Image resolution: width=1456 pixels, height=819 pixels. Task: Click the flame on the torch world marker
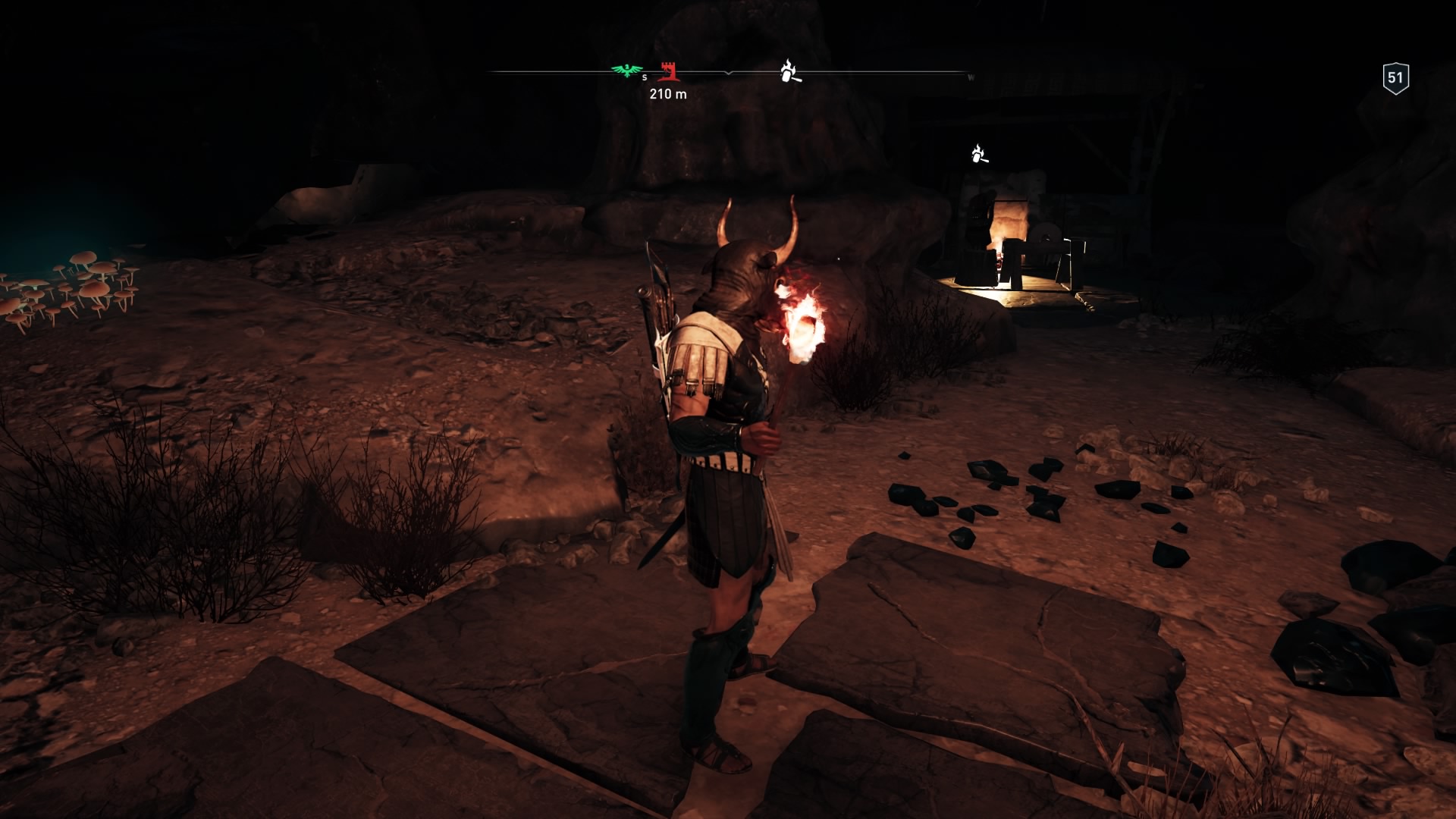click(x=979, y=146)
